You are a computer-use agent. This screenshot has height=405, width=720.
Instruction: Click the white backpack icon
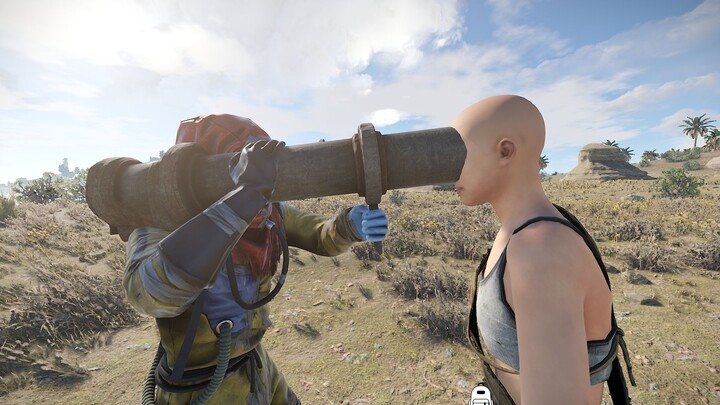pyautogui.click(x=481, y=395)
